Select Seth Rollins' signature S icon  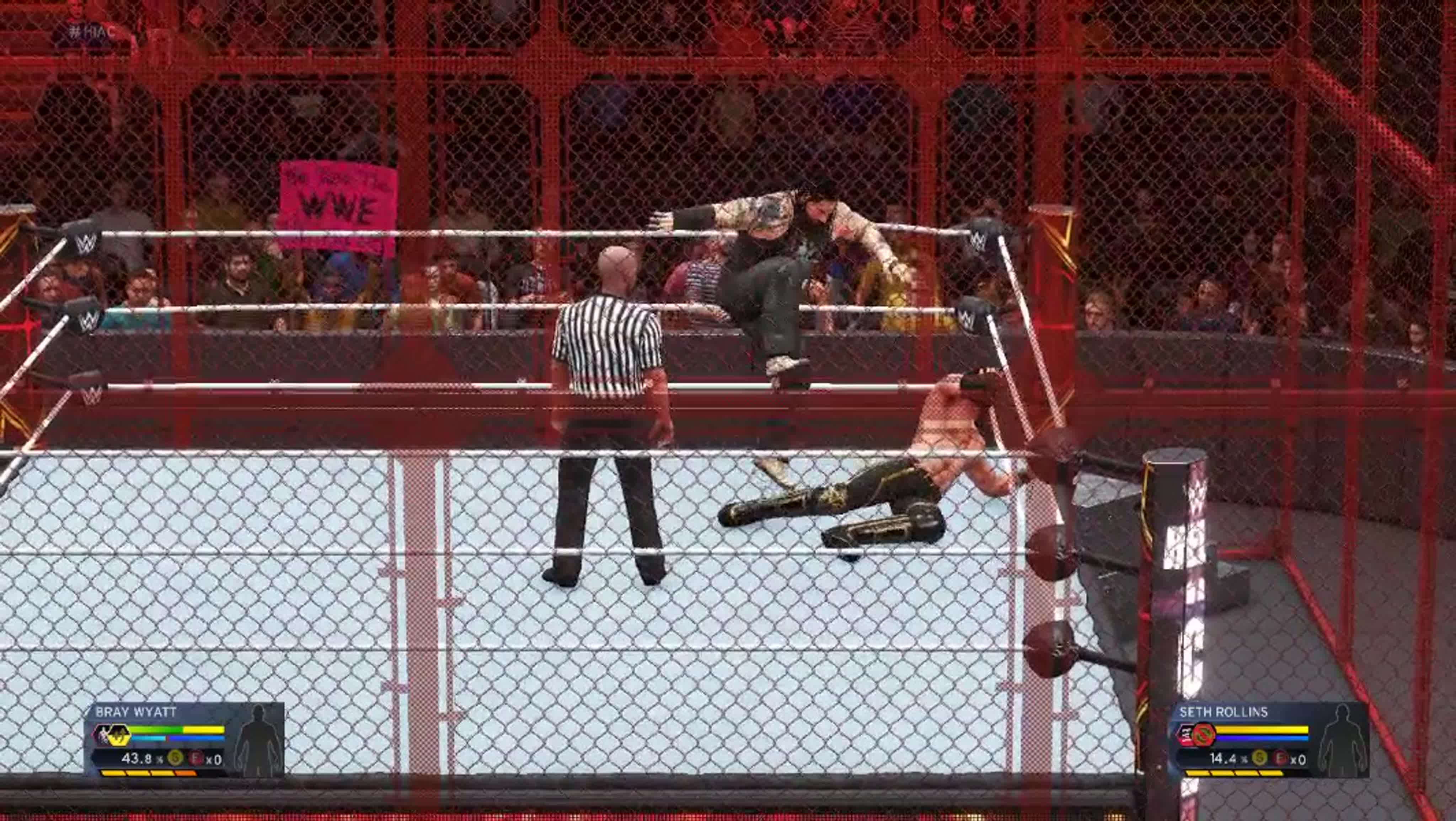click(x=1259, y=758)
